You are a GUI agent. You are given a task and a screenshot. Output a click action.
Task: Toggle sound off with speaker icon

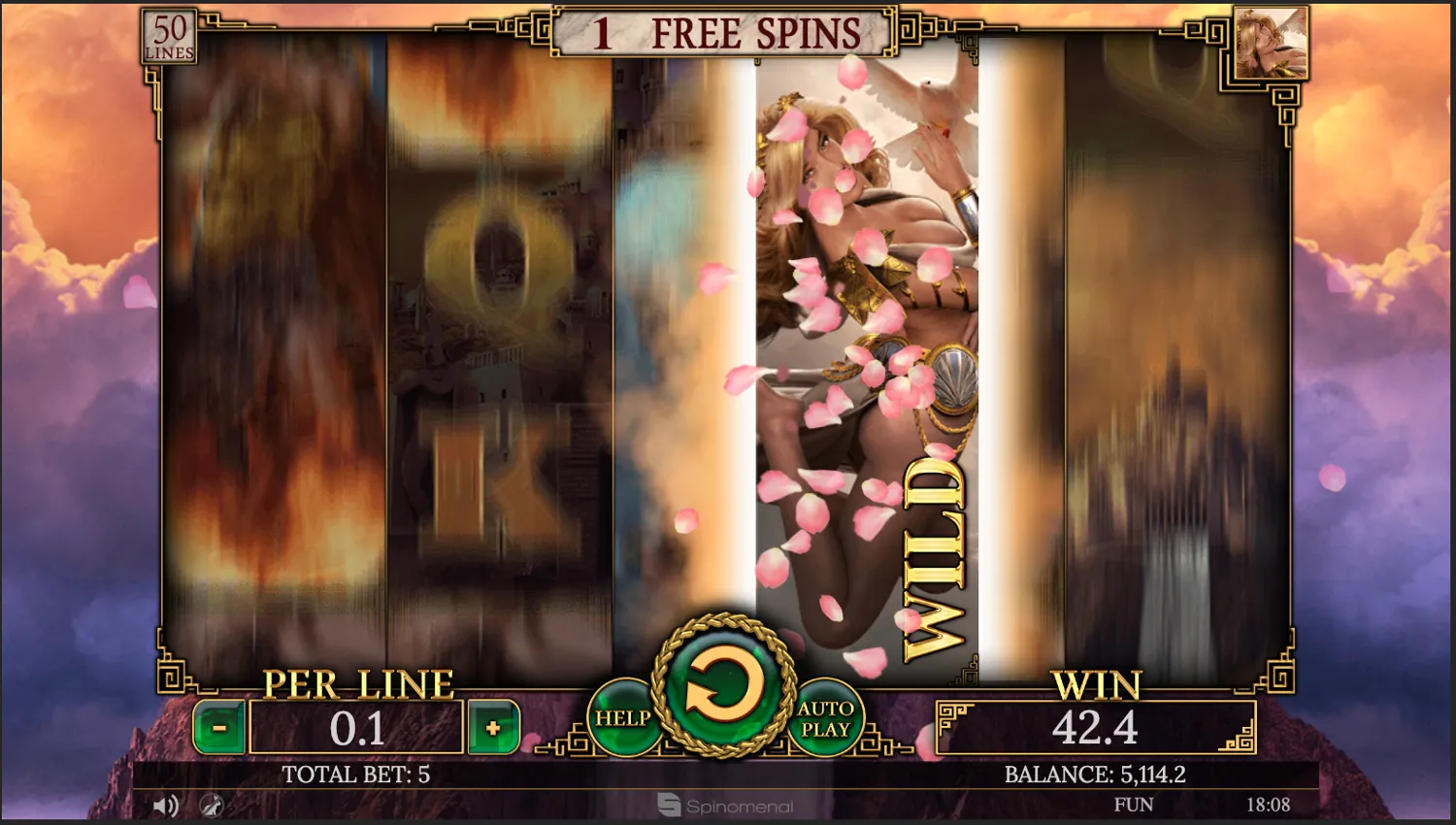coord(165,805)
